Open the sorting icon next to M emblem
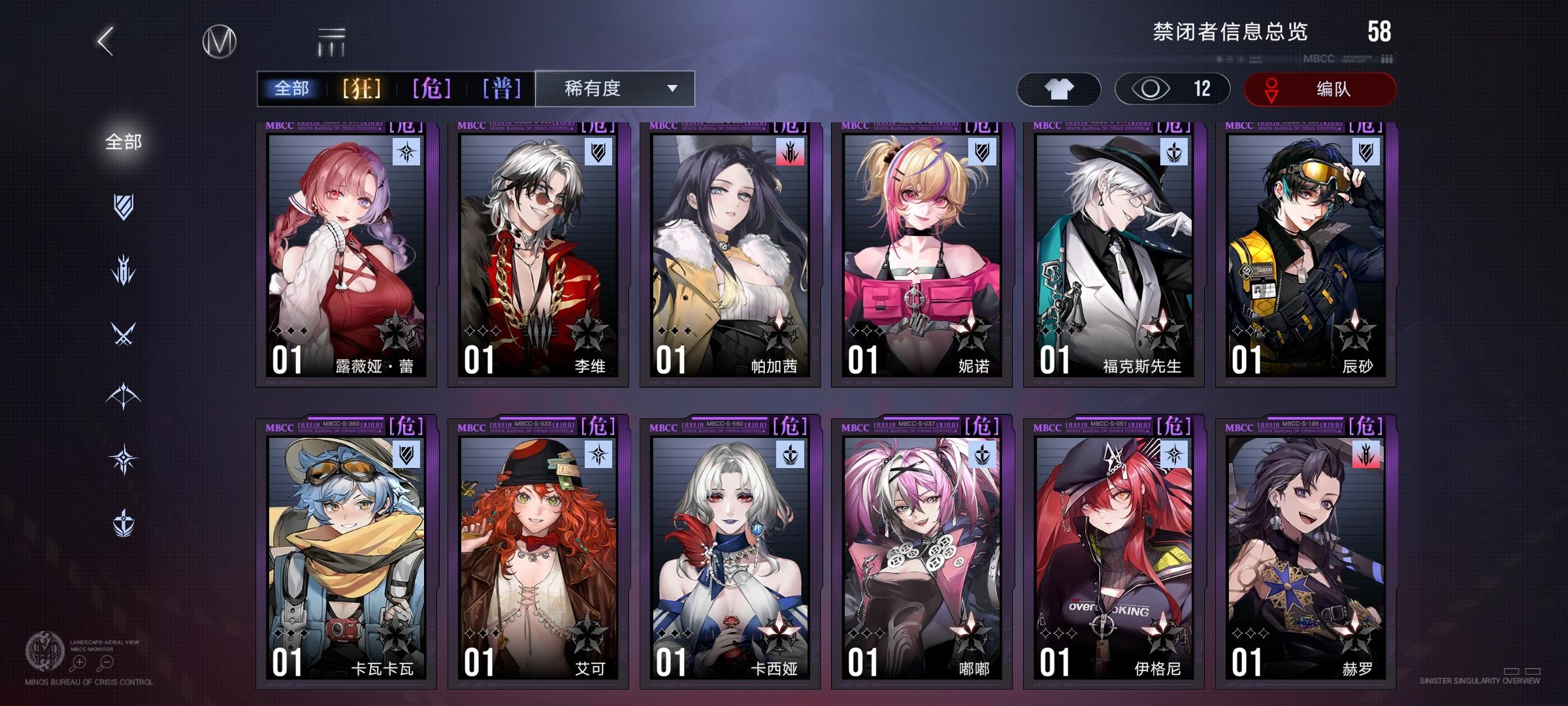 pyautogui.click(x=332, y=41)
